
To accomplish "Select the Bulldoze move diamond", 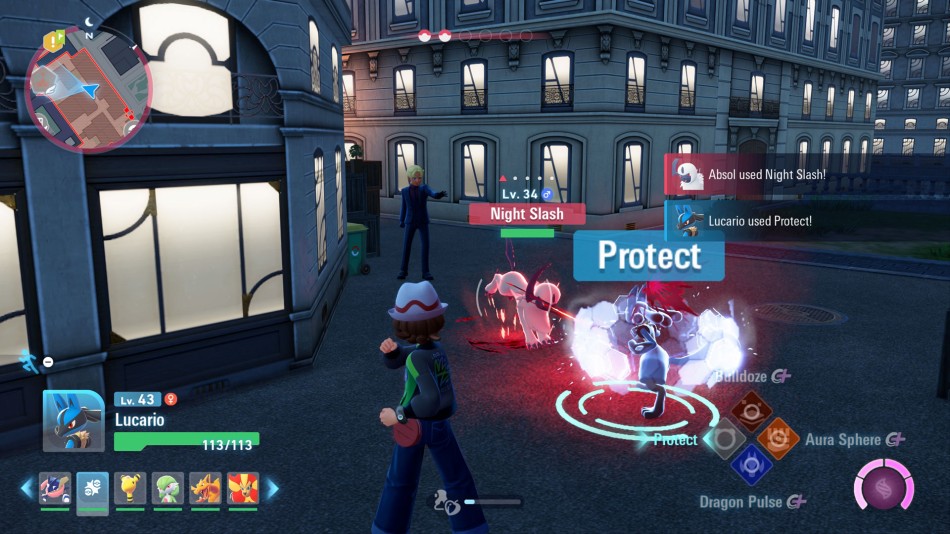I will 751,409.
